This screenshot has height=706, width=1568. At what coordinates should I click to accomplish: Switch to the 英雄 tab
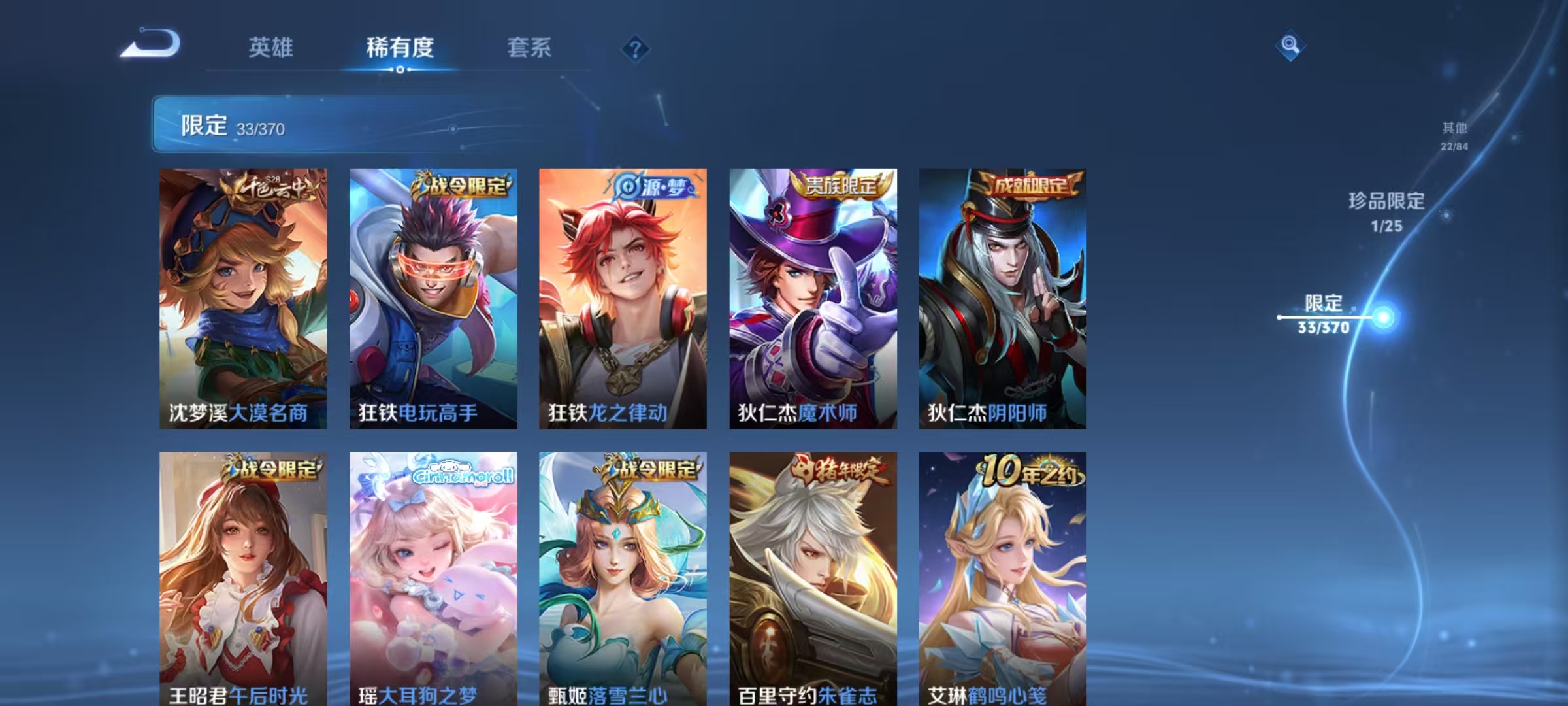271,47
